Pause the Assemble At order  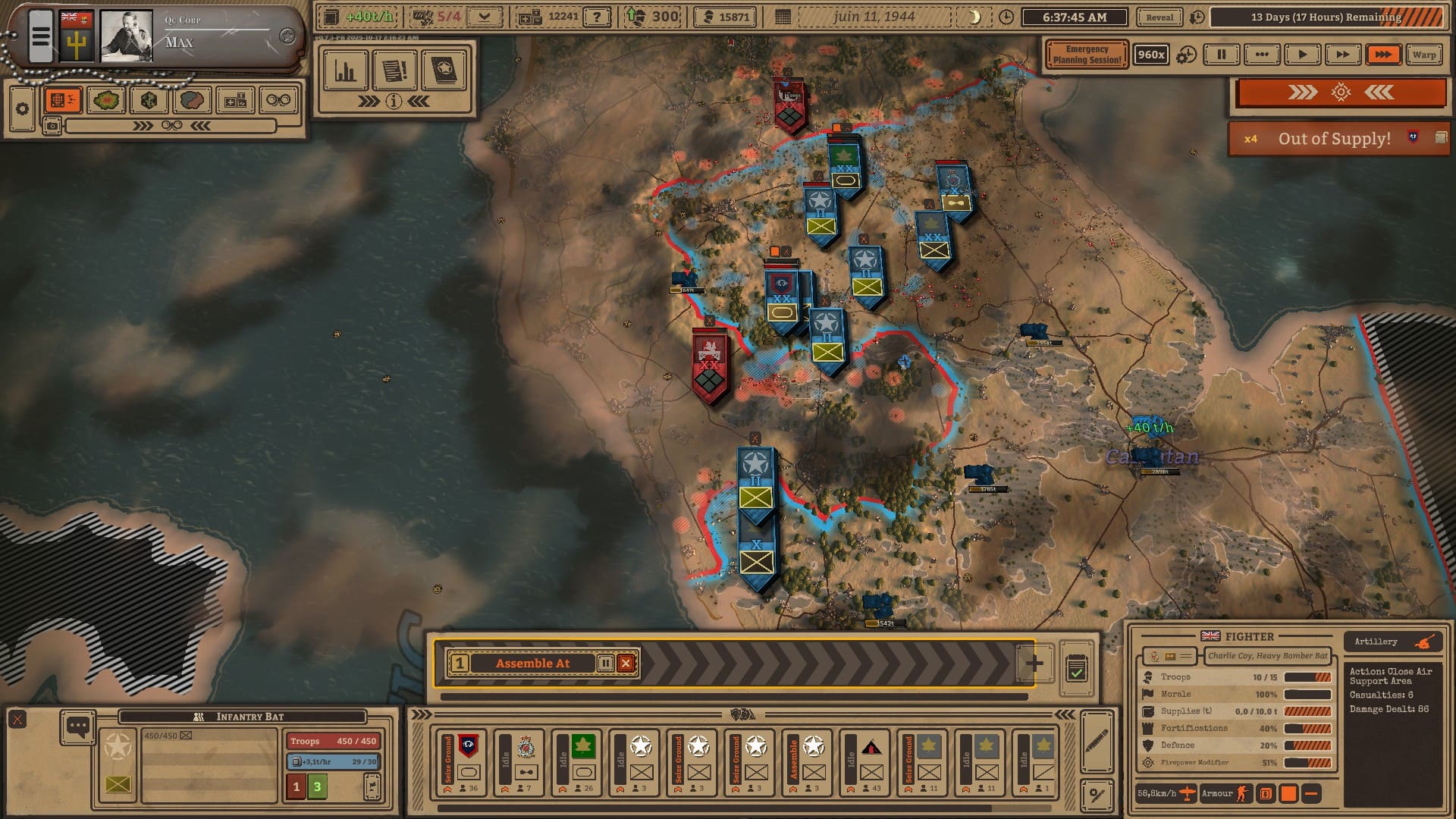point(605,664)
